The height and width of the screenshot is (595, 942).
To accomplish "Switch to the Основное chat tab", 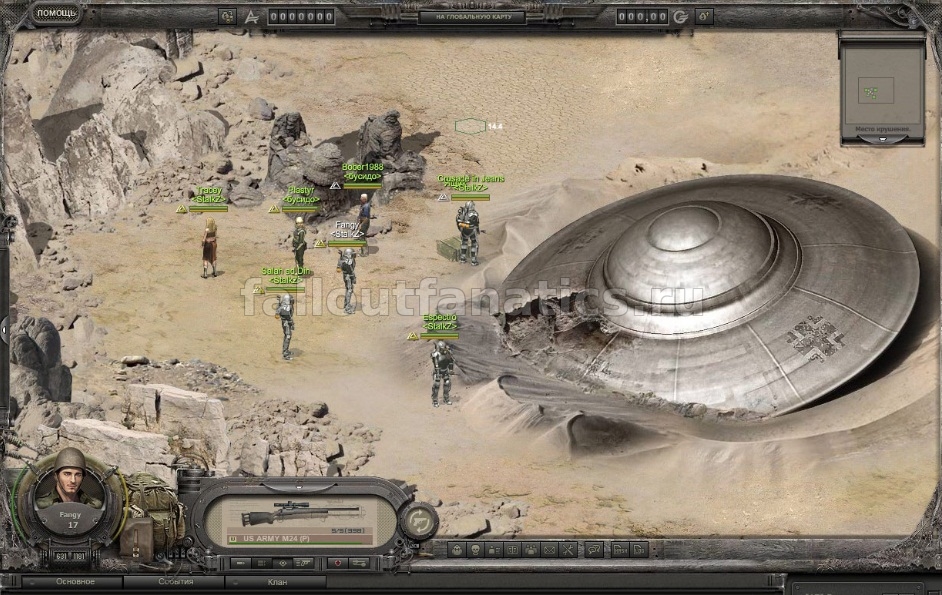I will click(x=75, y=581).
